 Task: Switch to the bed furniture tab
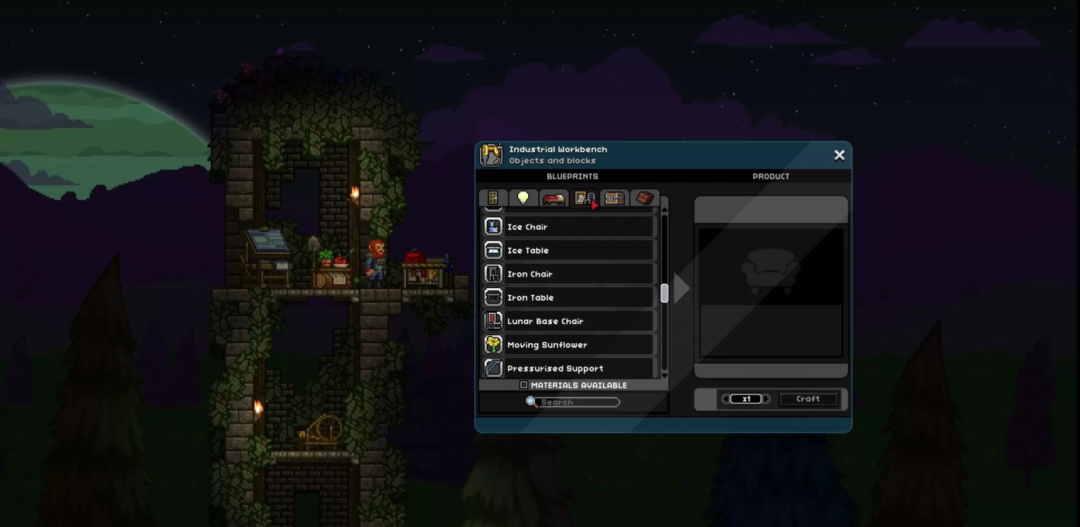click(553, 198)
